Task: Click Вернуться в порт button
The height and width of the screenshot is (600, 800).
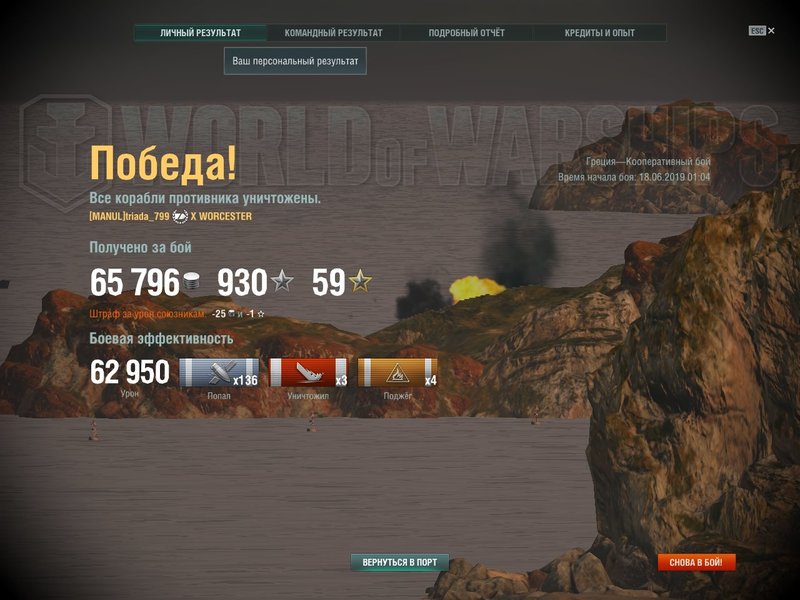Action: pos(400,562)
